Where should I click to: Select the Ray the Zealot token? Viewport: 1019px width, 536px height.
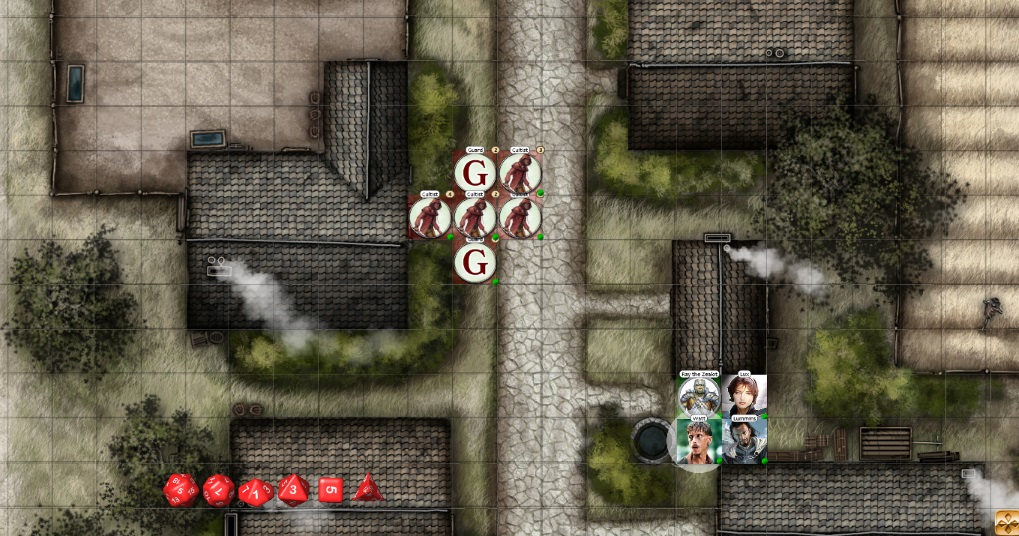coord(698,396)
